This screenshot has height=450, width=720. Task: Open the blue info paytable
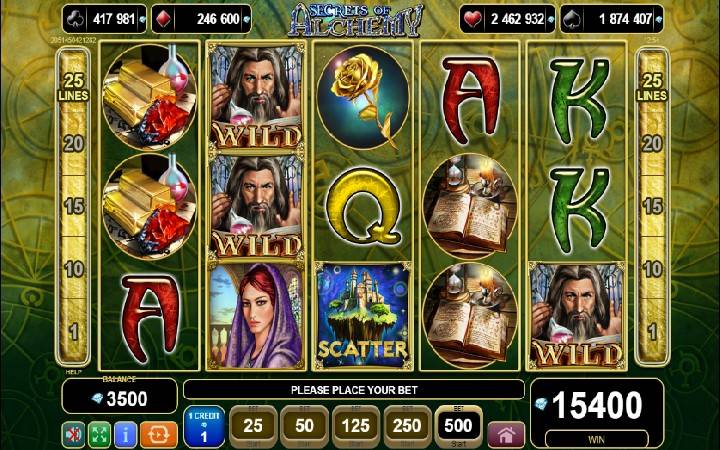pyautogui.click(x=126, y=434)
